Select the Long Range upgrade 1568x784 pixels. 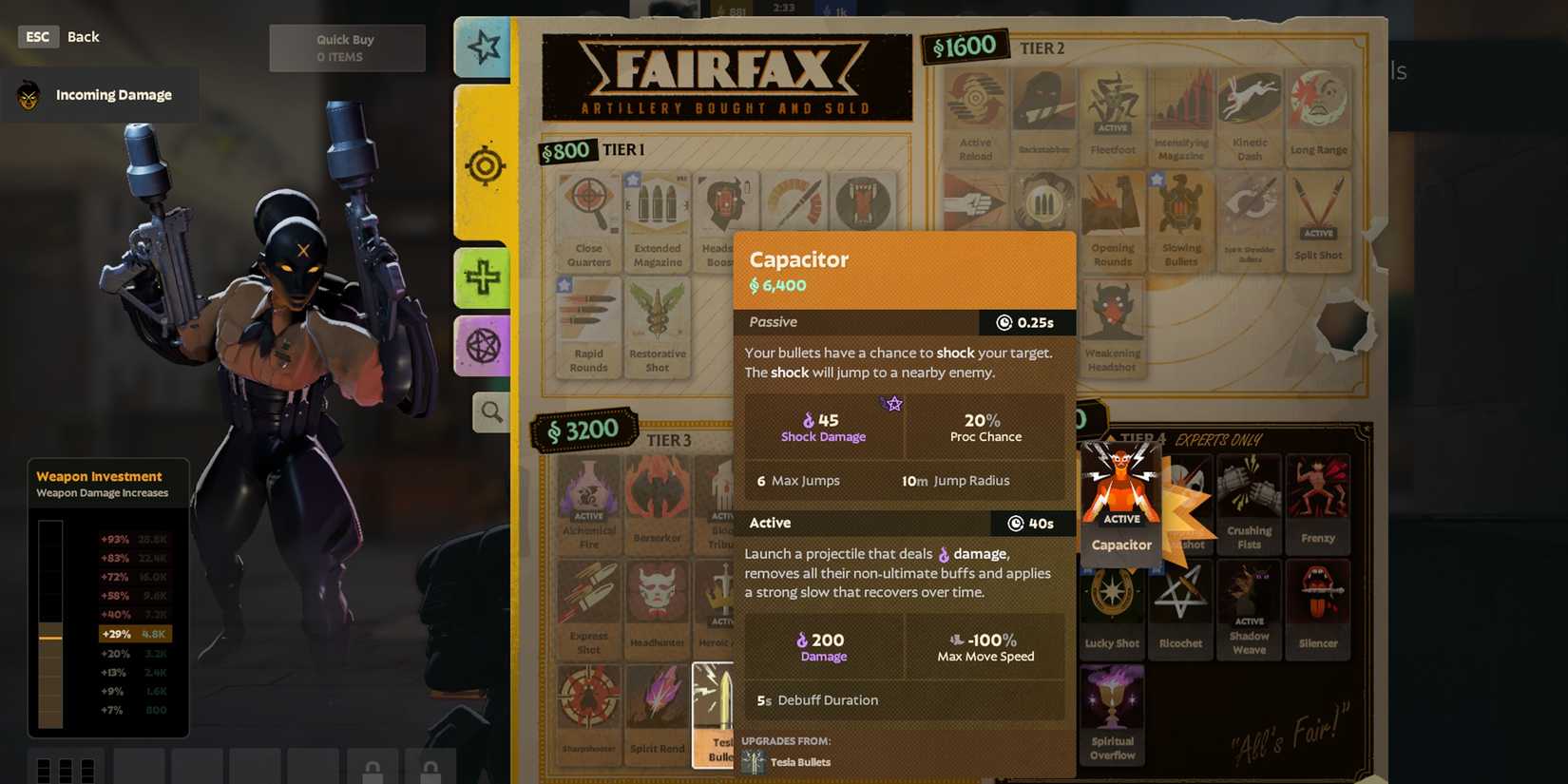(1319, 112)
